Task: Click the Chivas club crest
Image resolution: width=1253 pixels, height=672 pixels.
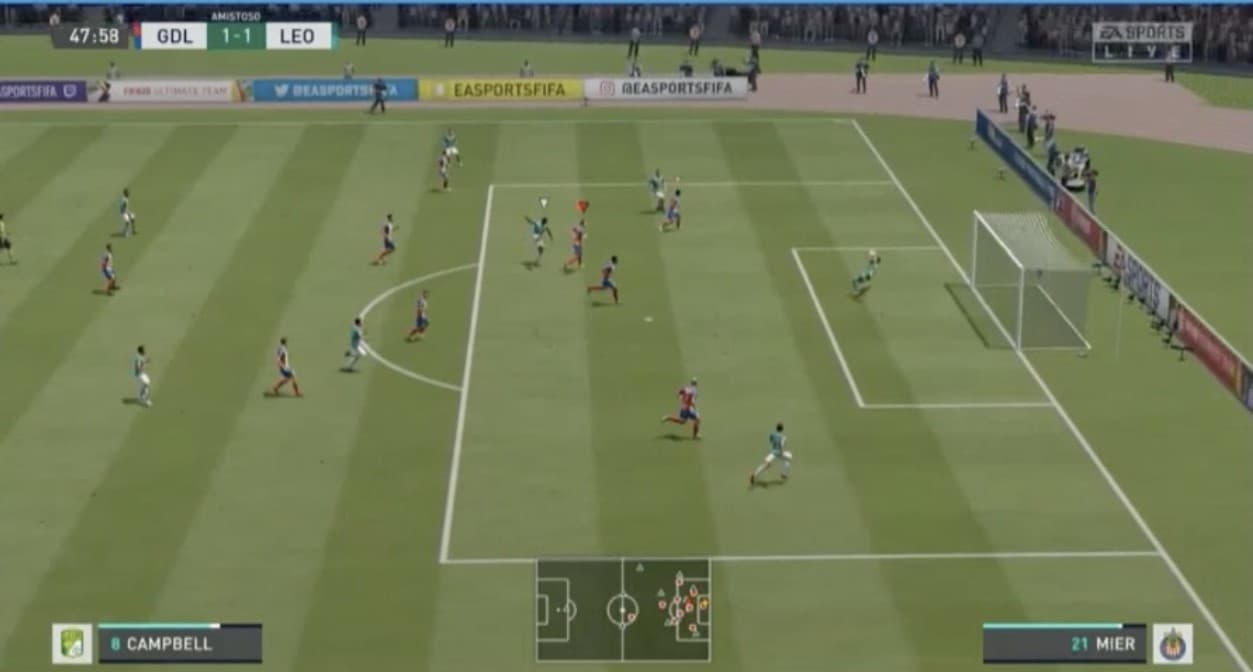Action: coord(1172,644)
